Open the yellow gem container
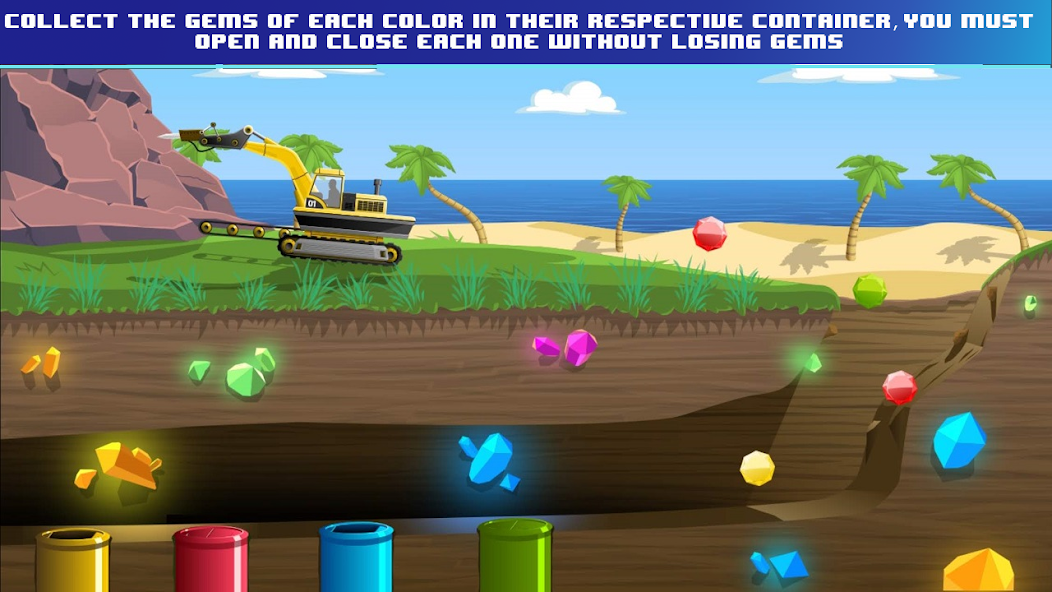 click(73, 558)
